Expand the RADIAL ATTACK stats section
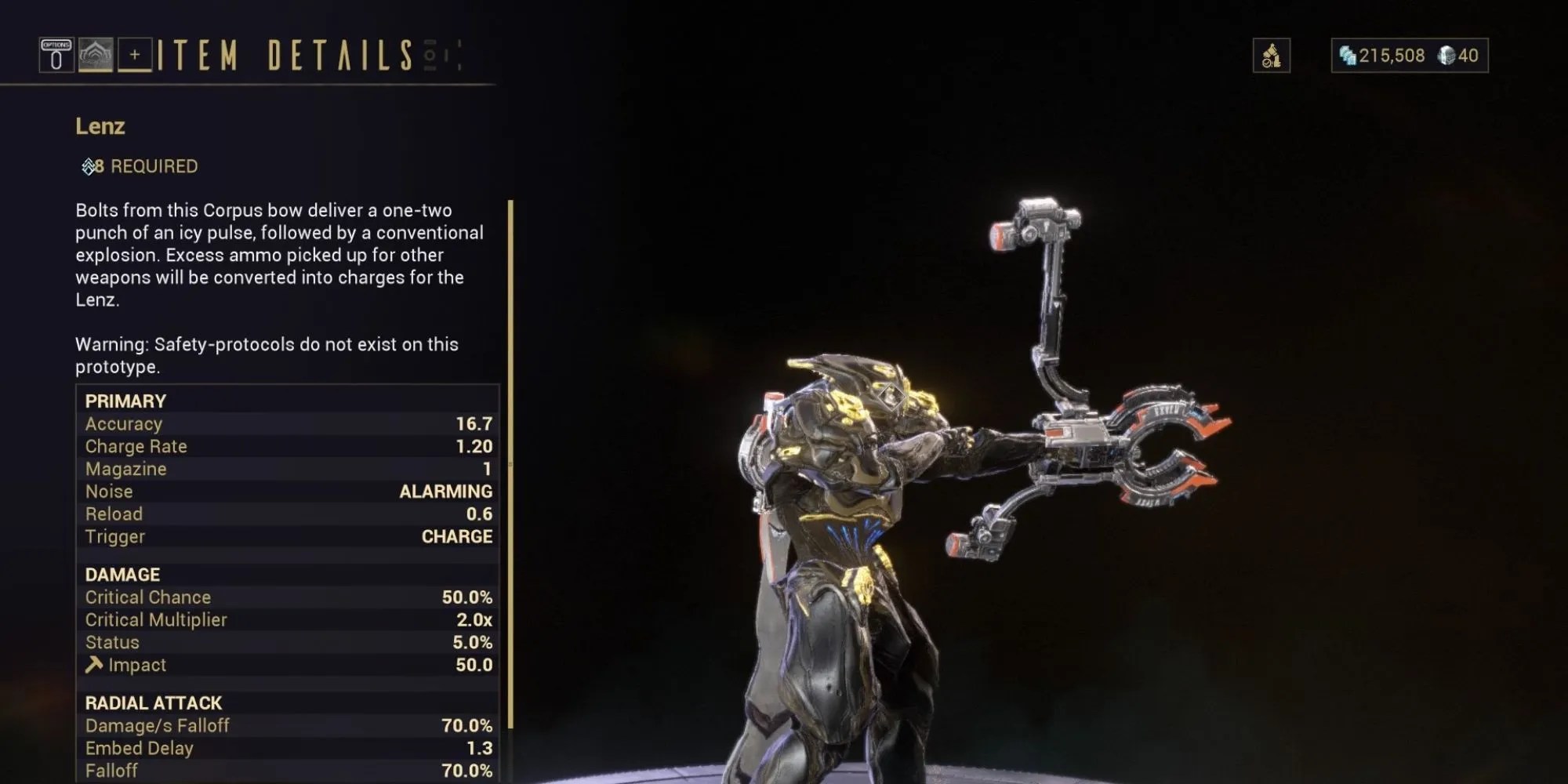1568x784 pixels. (x=154, y=702)
